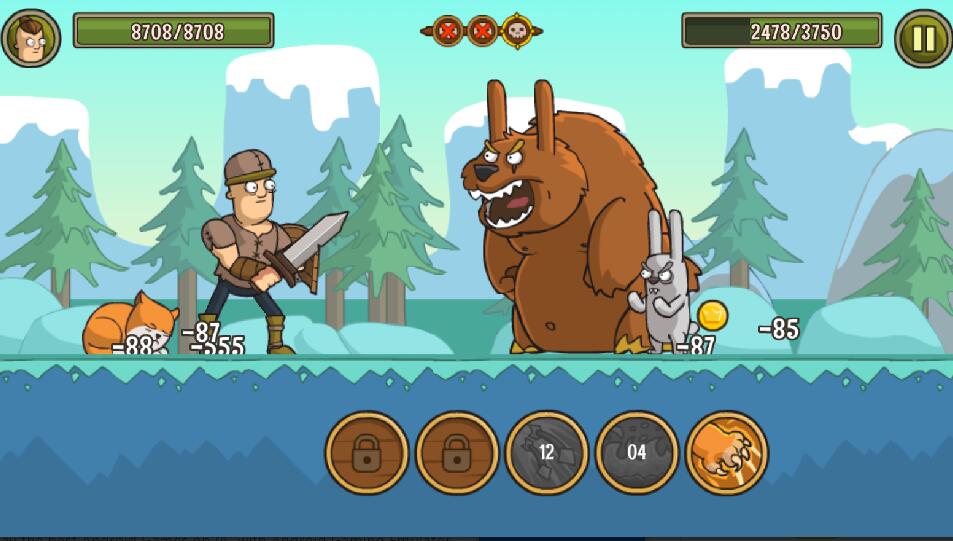
Task: Select the ability on 04 second cooldown
Action: (636, 452)
